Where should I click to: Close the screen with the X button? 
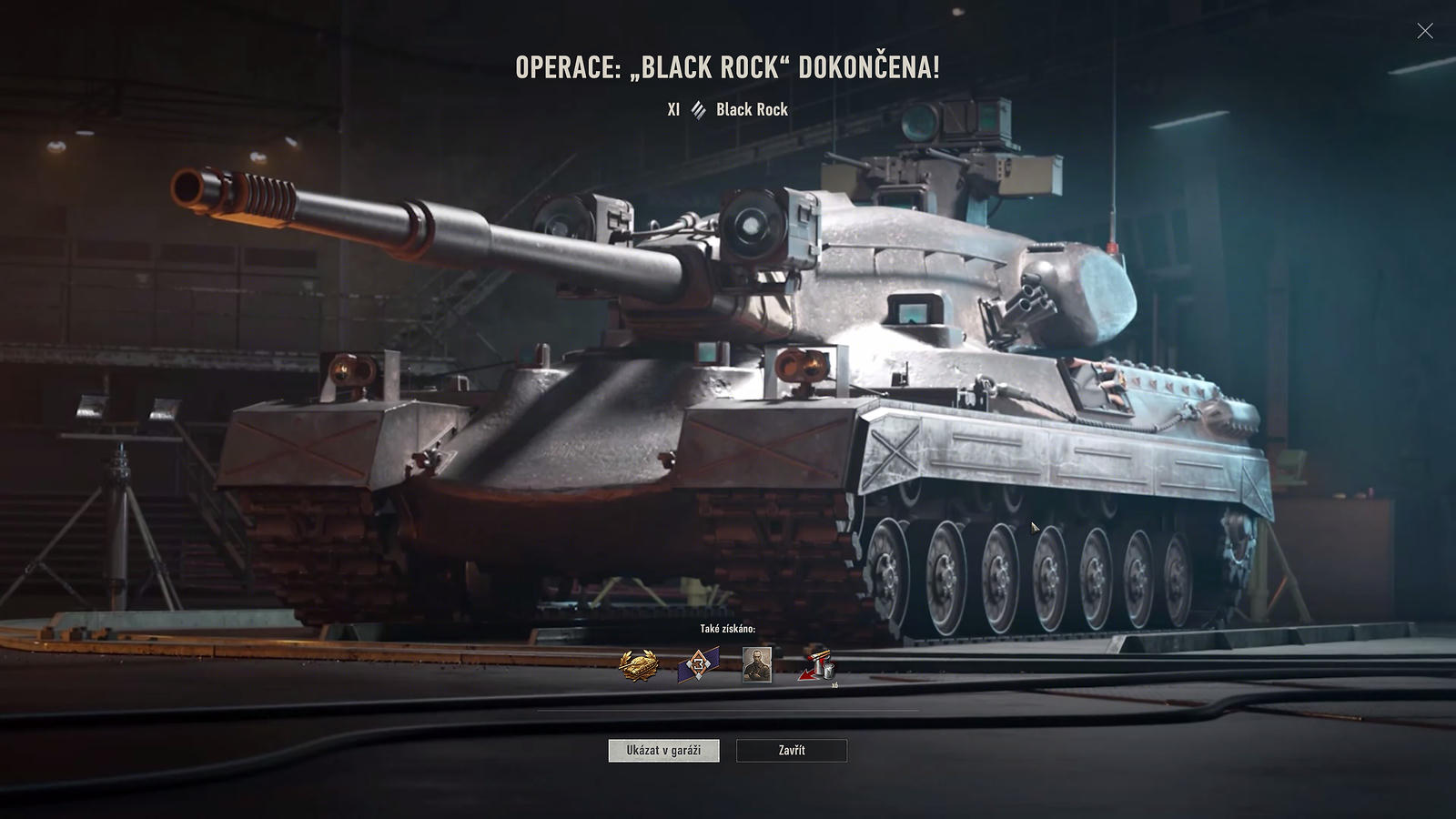click(x=1424, y=31)
